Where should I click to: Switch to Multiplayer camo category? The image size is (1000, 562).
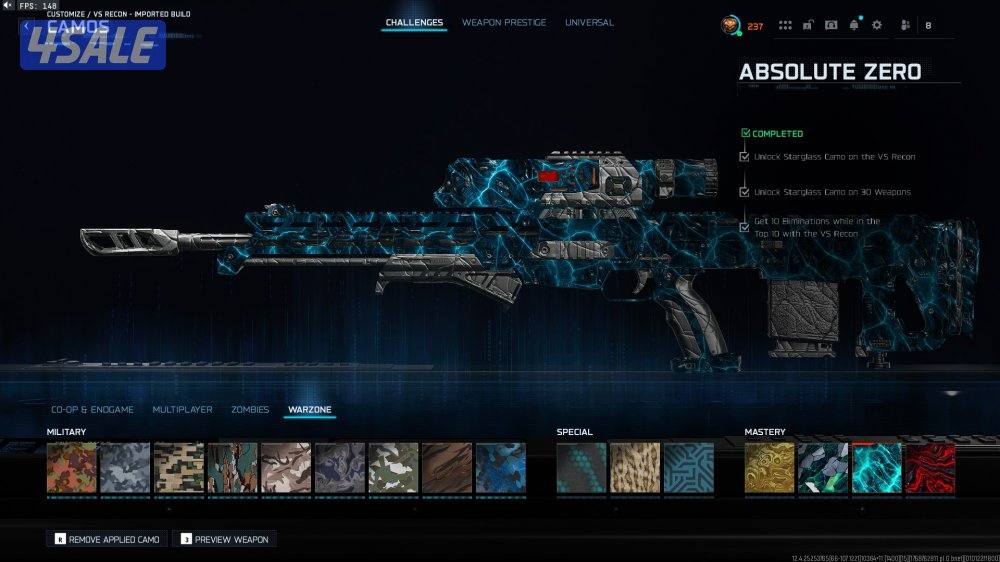[x=182, y=410]
